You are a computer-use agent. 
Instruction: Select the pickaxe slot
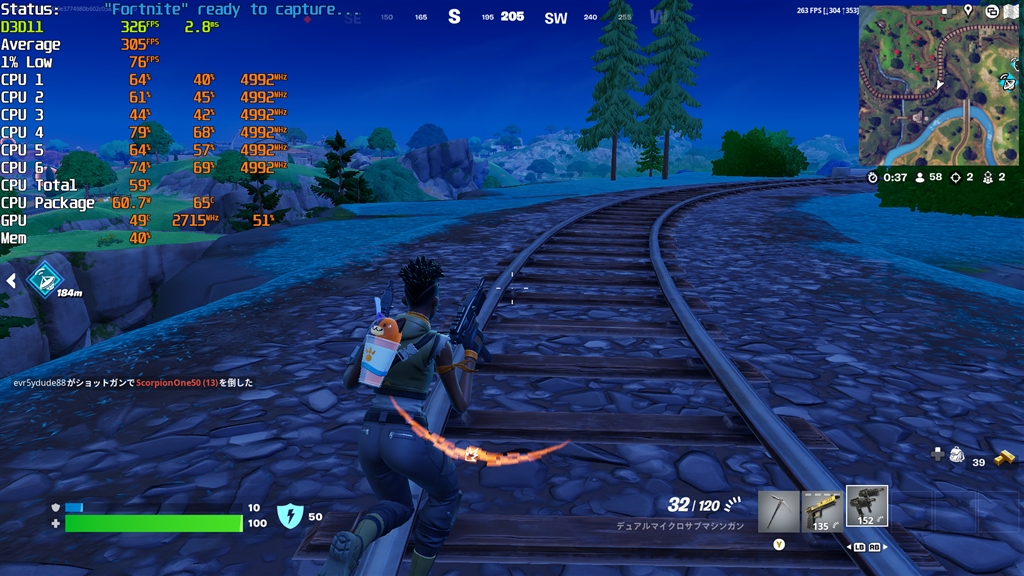pos(778,510)
